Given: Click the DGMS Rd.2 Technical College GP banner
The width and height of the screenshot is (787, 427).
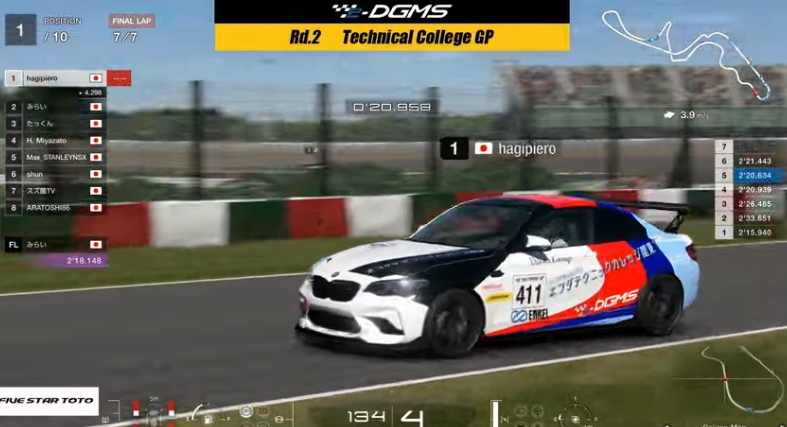Looking at the screenshot, I should pos(392,25).
